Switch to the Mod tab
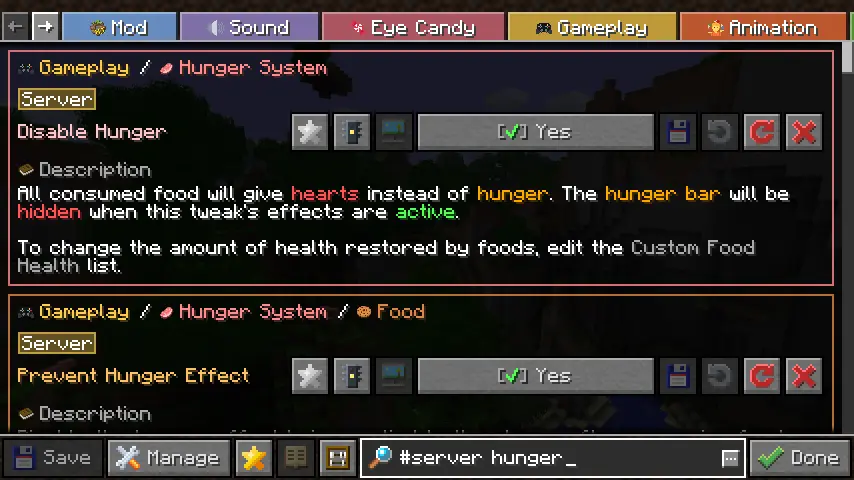Image resolution: width=854 pixels, height=480 pixels. pyautogui.click(x=118, y=27)
